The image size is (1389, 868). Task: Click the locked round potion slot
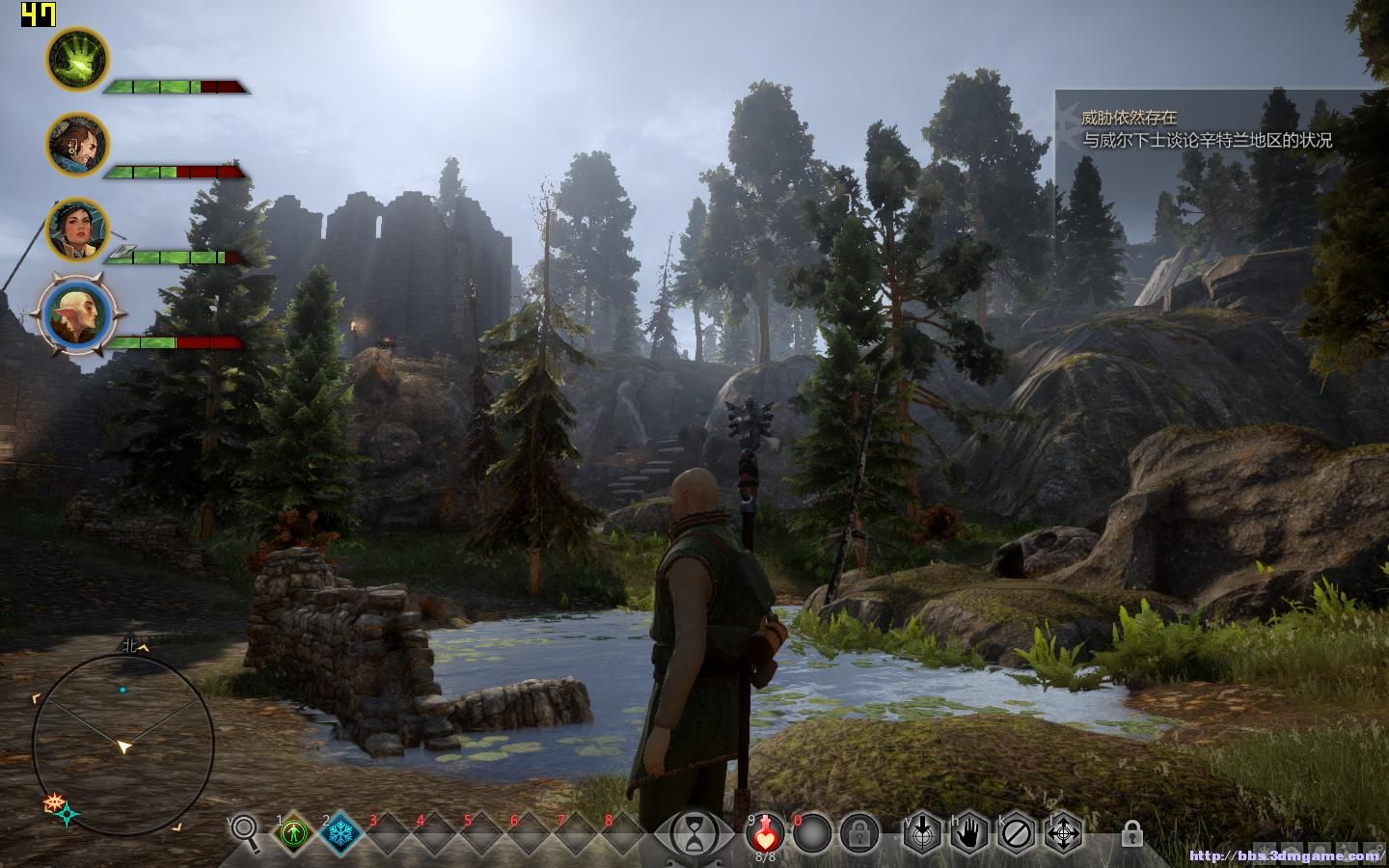tap(858, 832)
